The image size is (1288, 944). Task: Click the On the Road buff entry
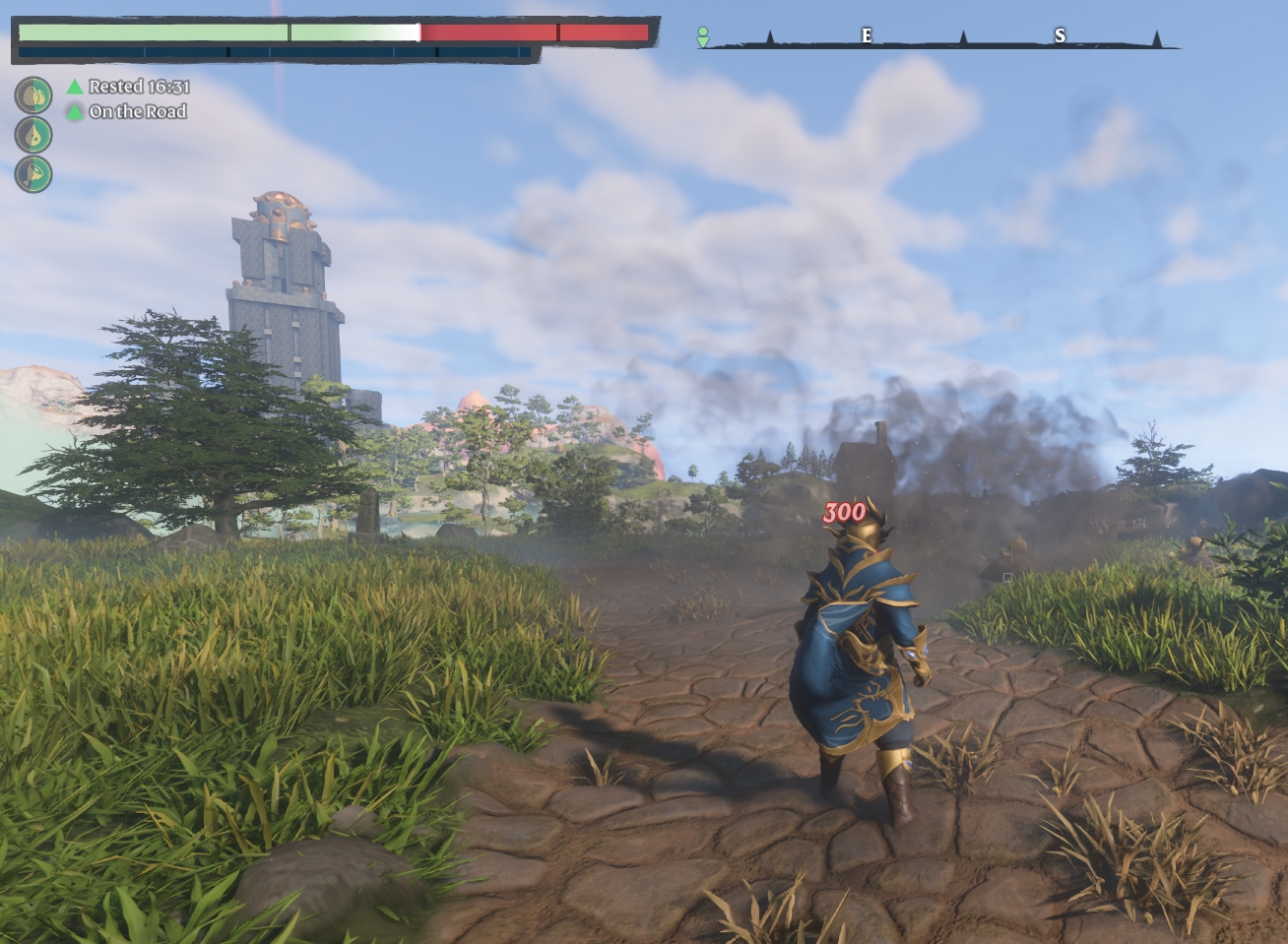click(x=126, y=111)
